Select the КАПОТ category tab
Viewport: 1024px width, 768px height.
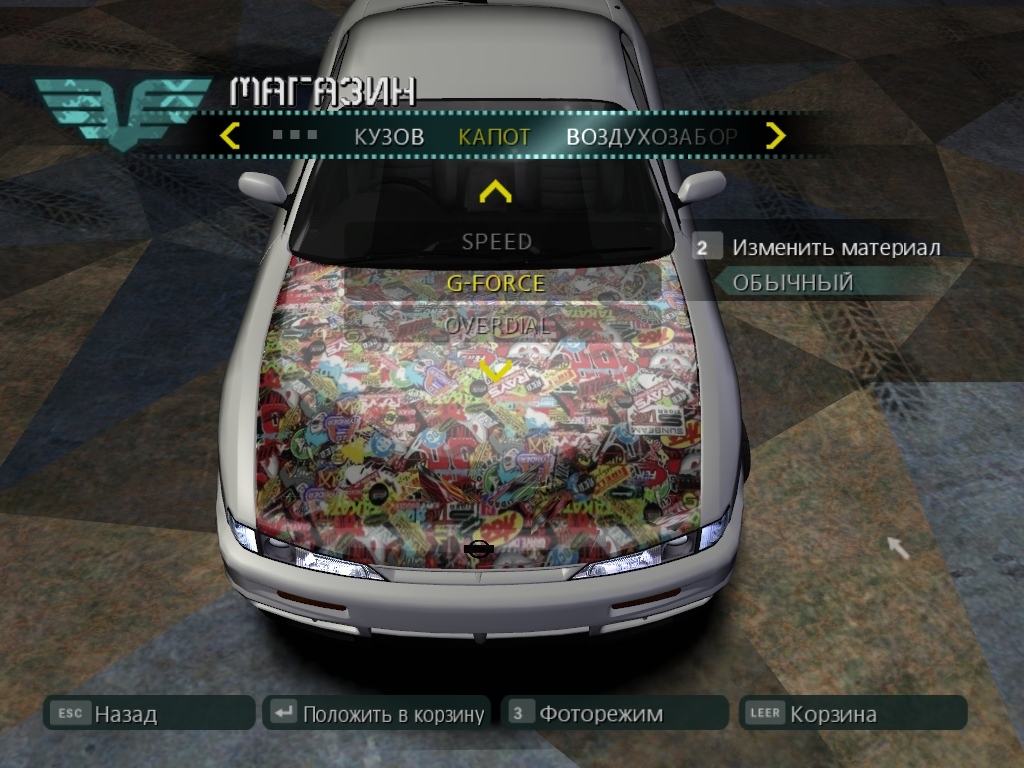(x=494, y=137)
